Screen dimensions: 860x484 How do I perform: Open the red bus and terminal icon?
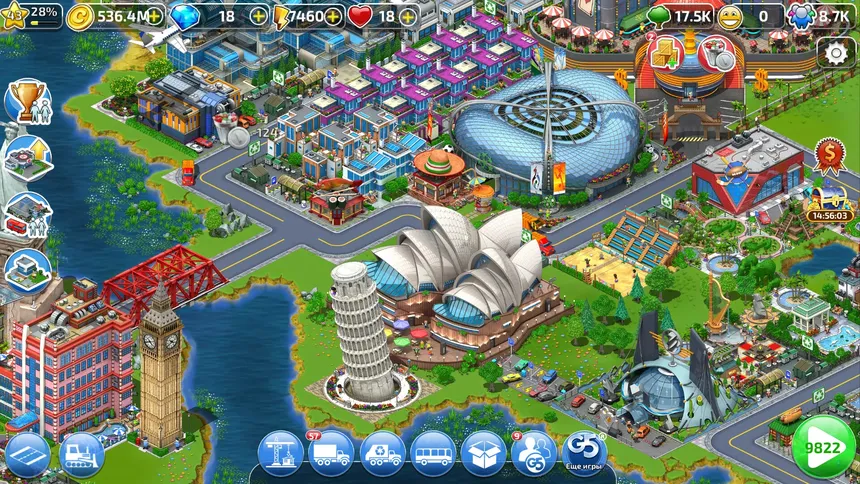pyautogui.click(x=27, y=213)
